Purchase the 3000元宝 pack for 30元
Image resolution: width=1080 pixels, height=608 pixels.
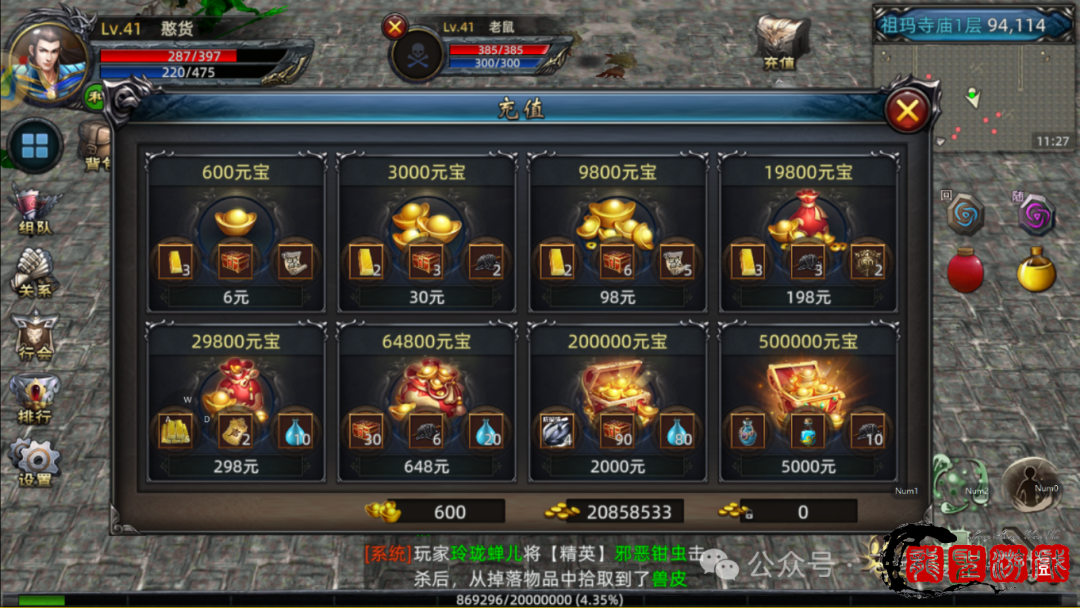pos(427,297)
